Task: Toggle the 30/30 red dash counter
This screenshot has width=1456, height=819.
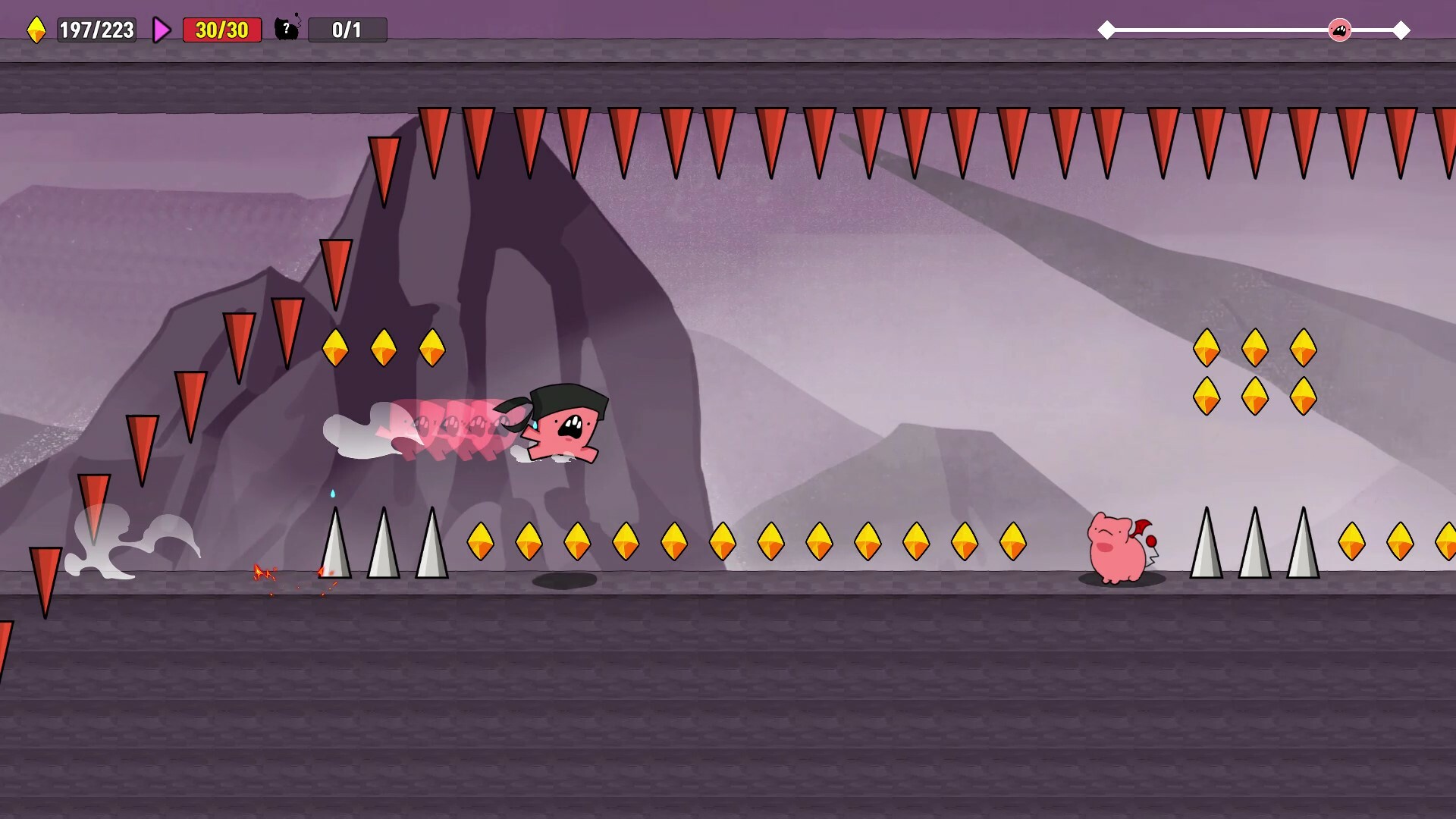Action: (x=221, y=30)
